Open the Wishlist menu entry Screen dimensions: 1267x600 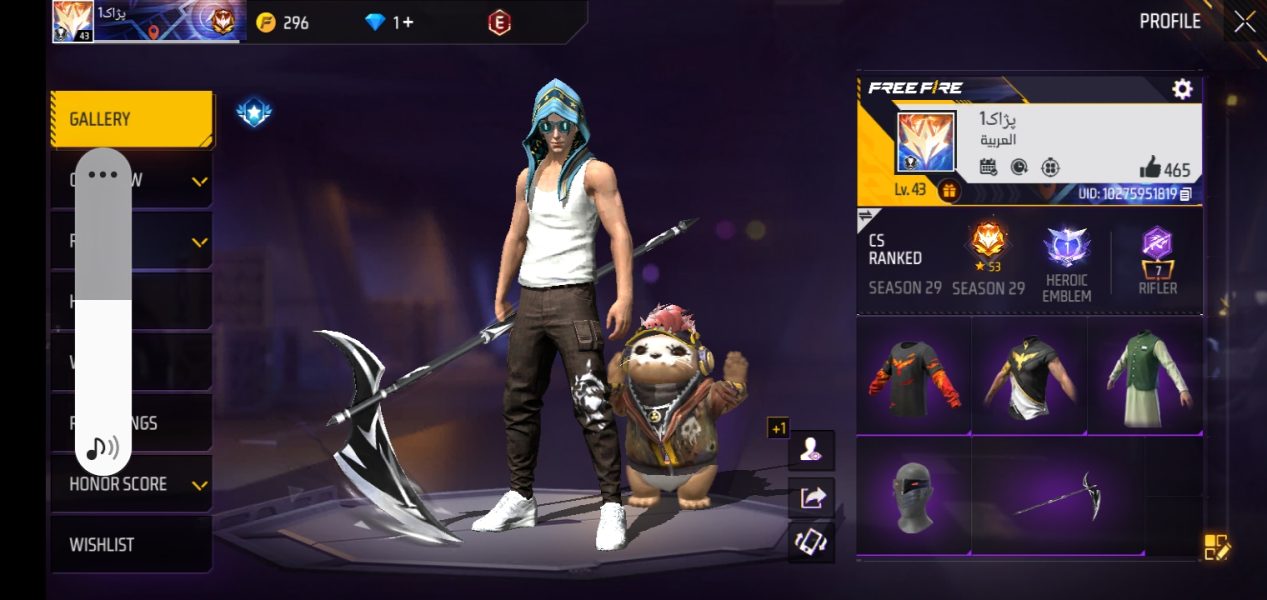pyautogui.click(x=131, y=545)
